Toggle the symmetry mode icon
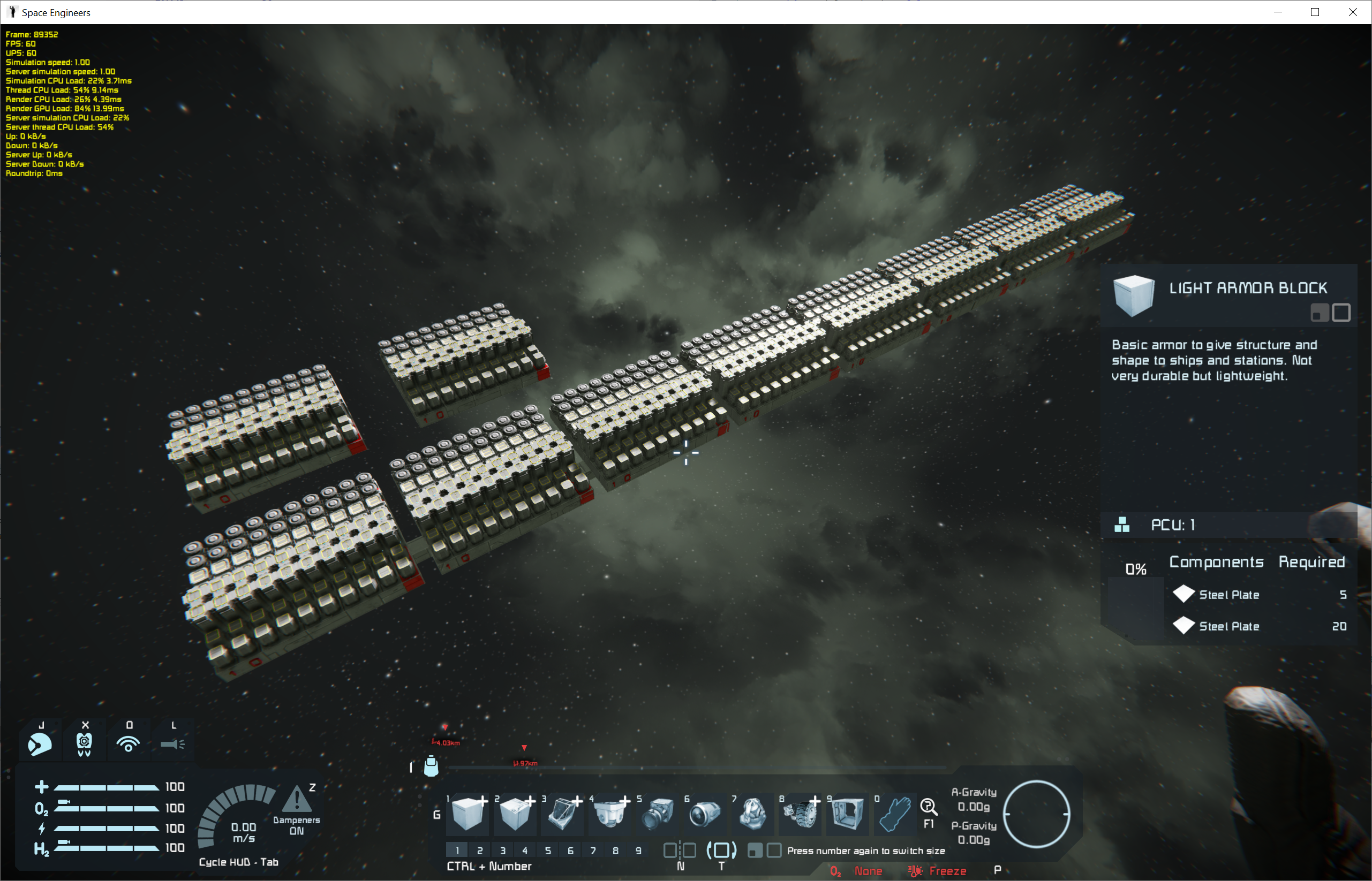 pyautogui.click(x=680, y=850)
